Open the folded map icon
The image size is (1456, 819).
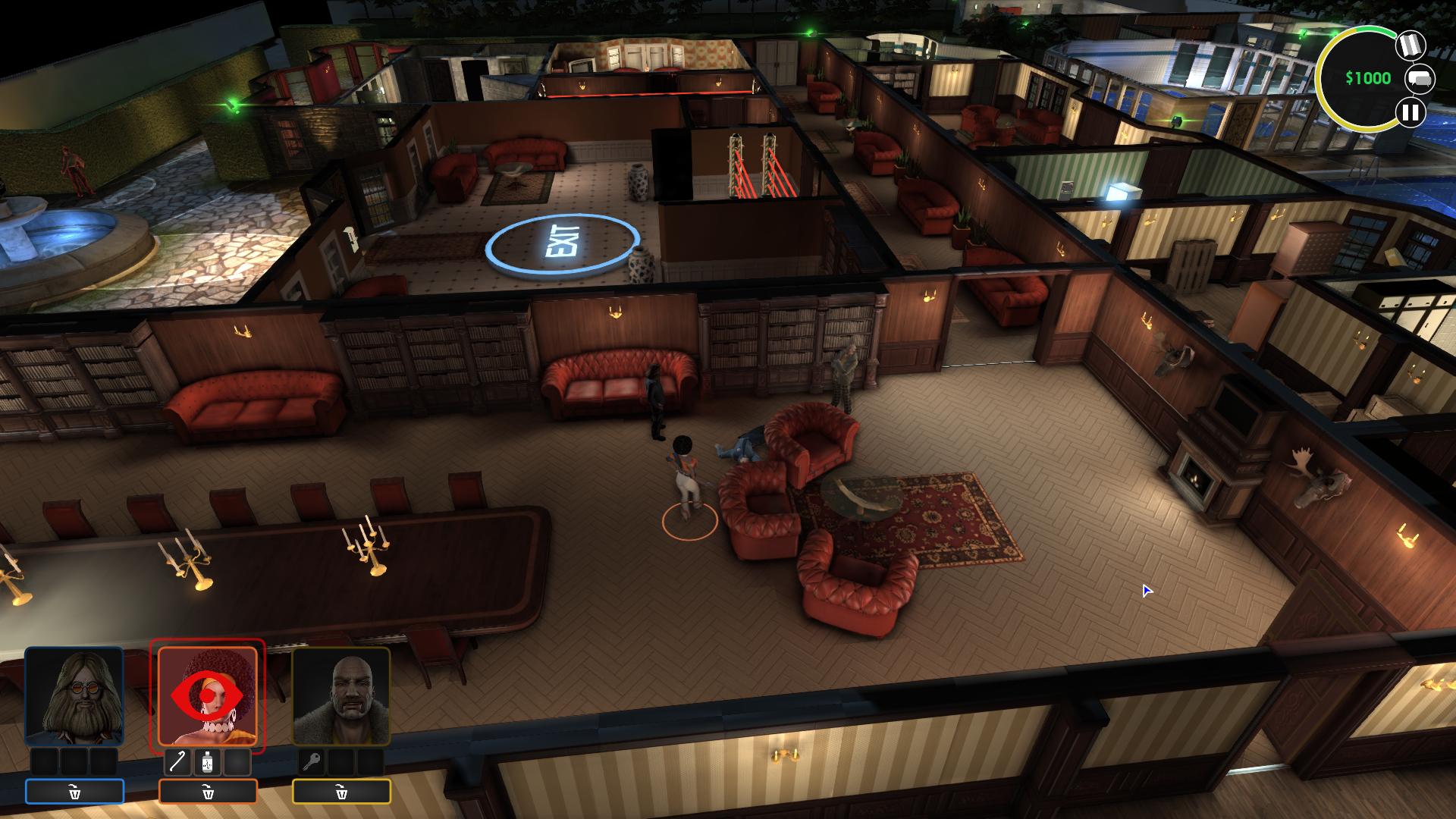1410,45
